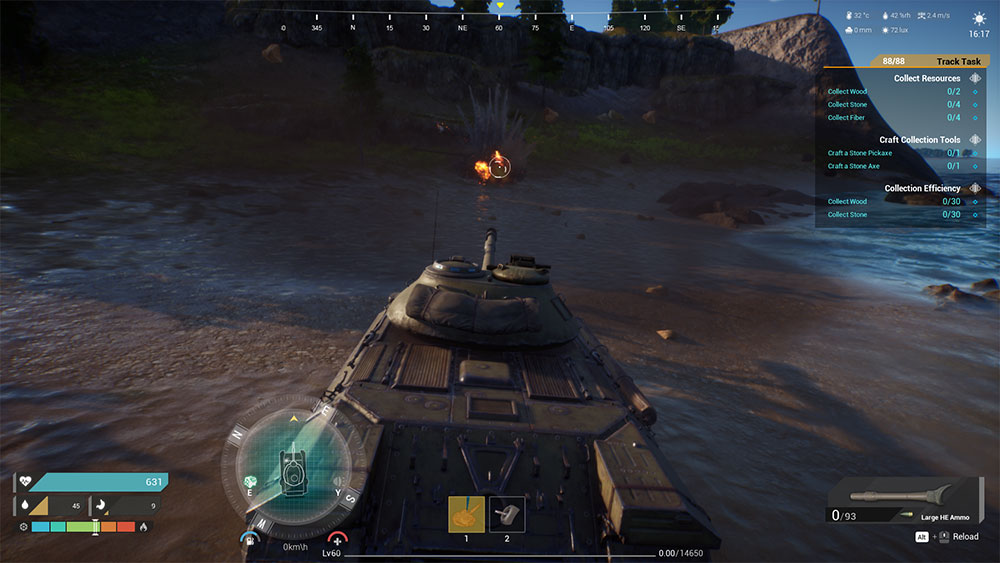Select the Collection Efficiency task group
Viewport: 1000px width, 563px height.
pos(922,188)
